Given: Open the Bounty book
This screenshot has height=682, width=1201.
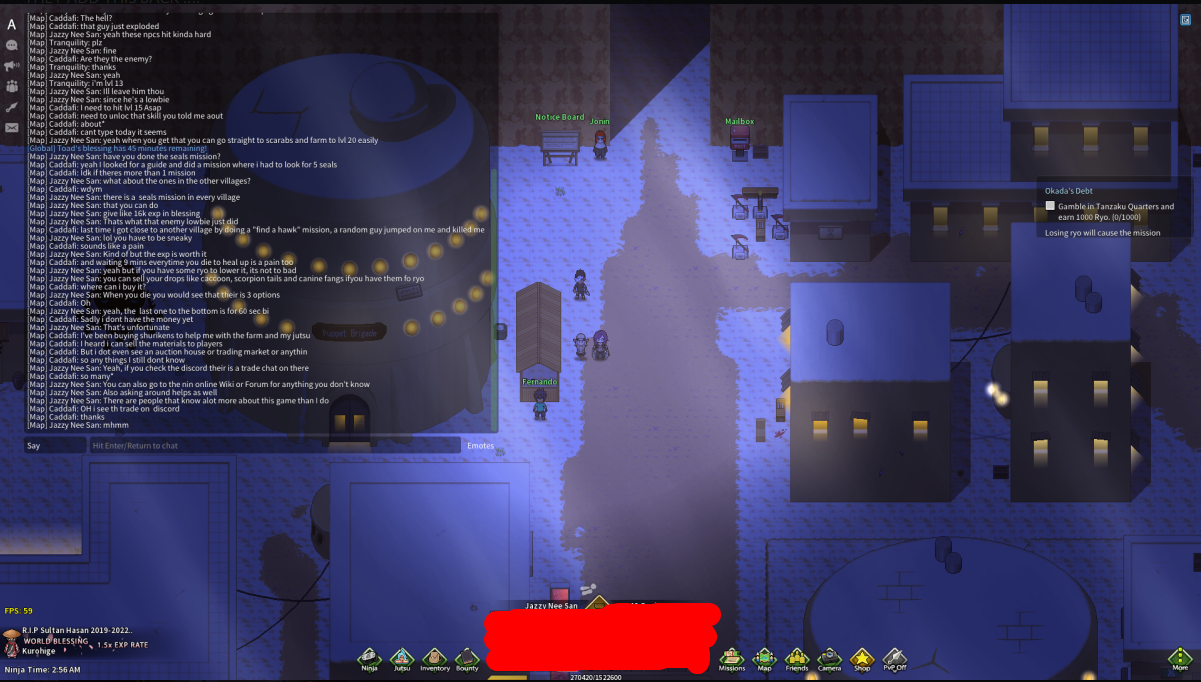Looking at the screenshot, I should (467, 657).
